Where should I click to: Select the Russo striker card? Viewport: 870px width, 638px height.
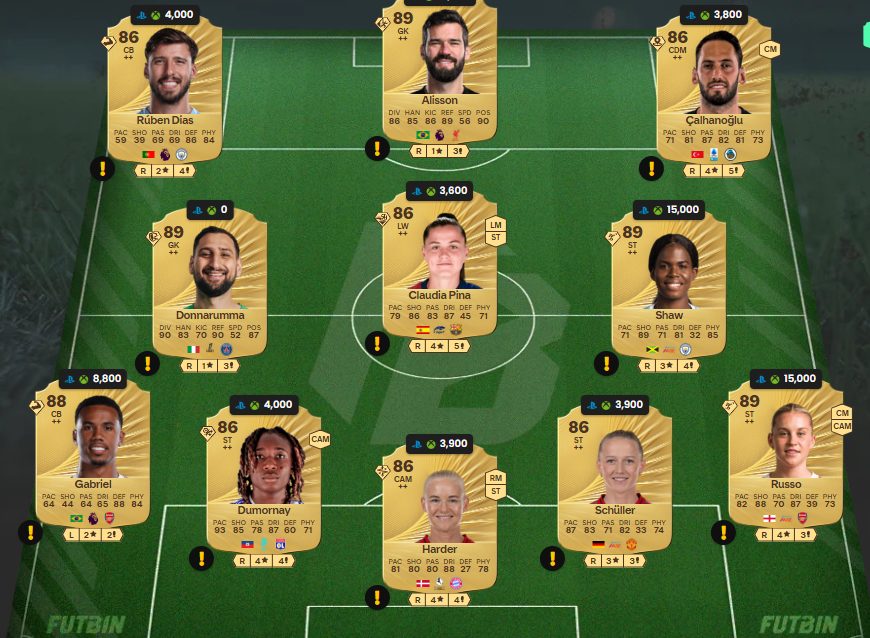coord(785,455)
